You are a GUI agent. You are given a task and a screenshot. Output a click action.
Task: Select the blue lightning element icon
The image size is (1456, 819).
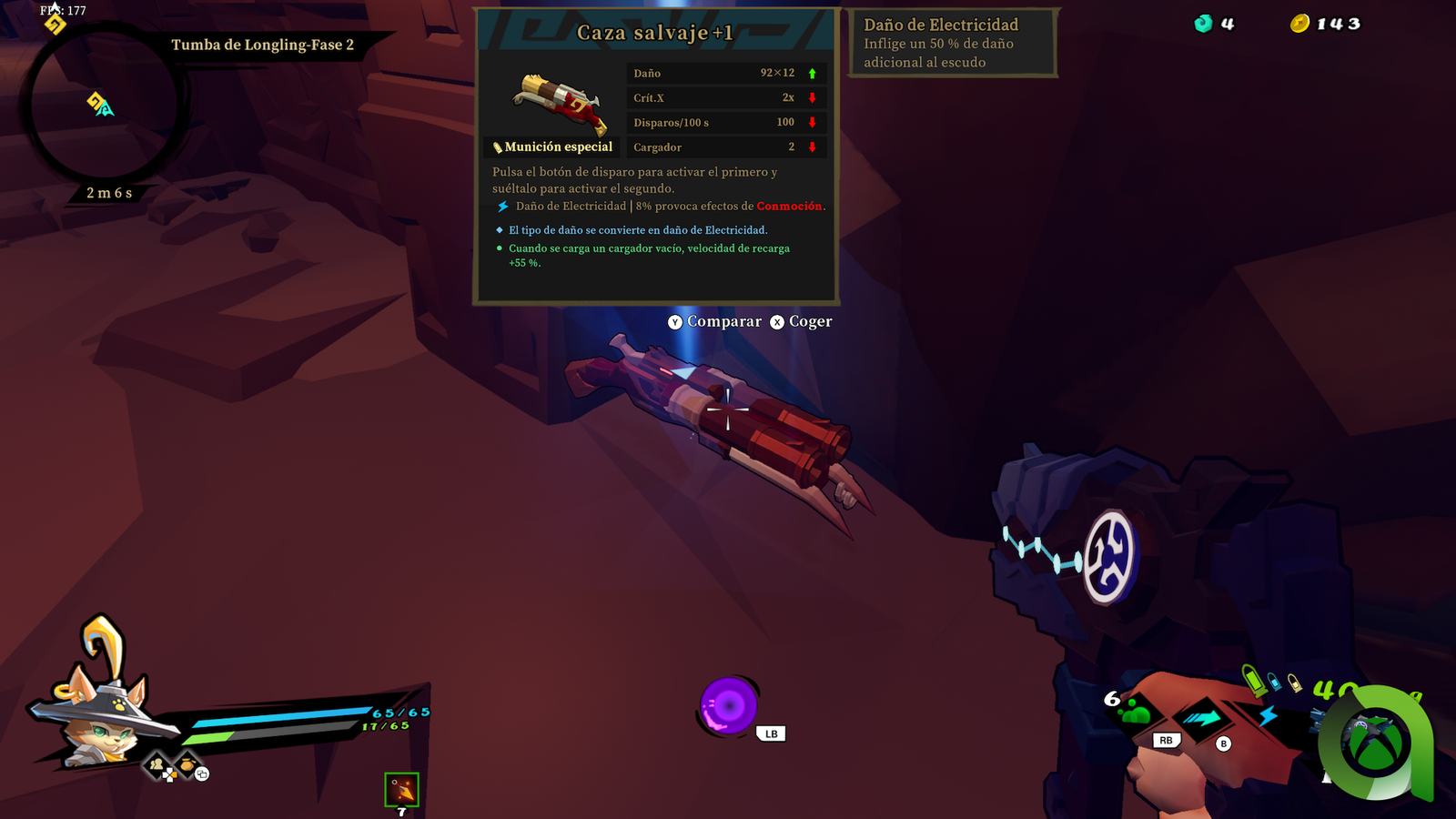(x=1268, y=715)
